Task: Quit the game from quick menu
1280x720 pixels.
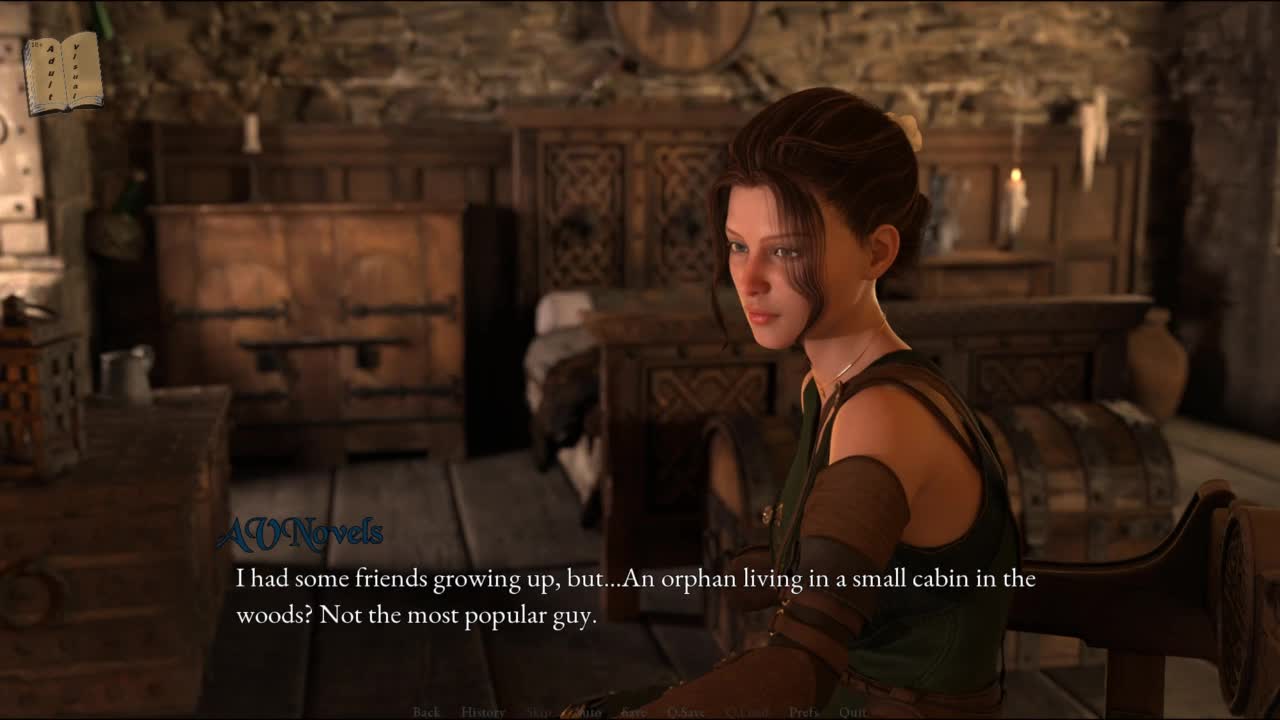Action: (852, 712)
